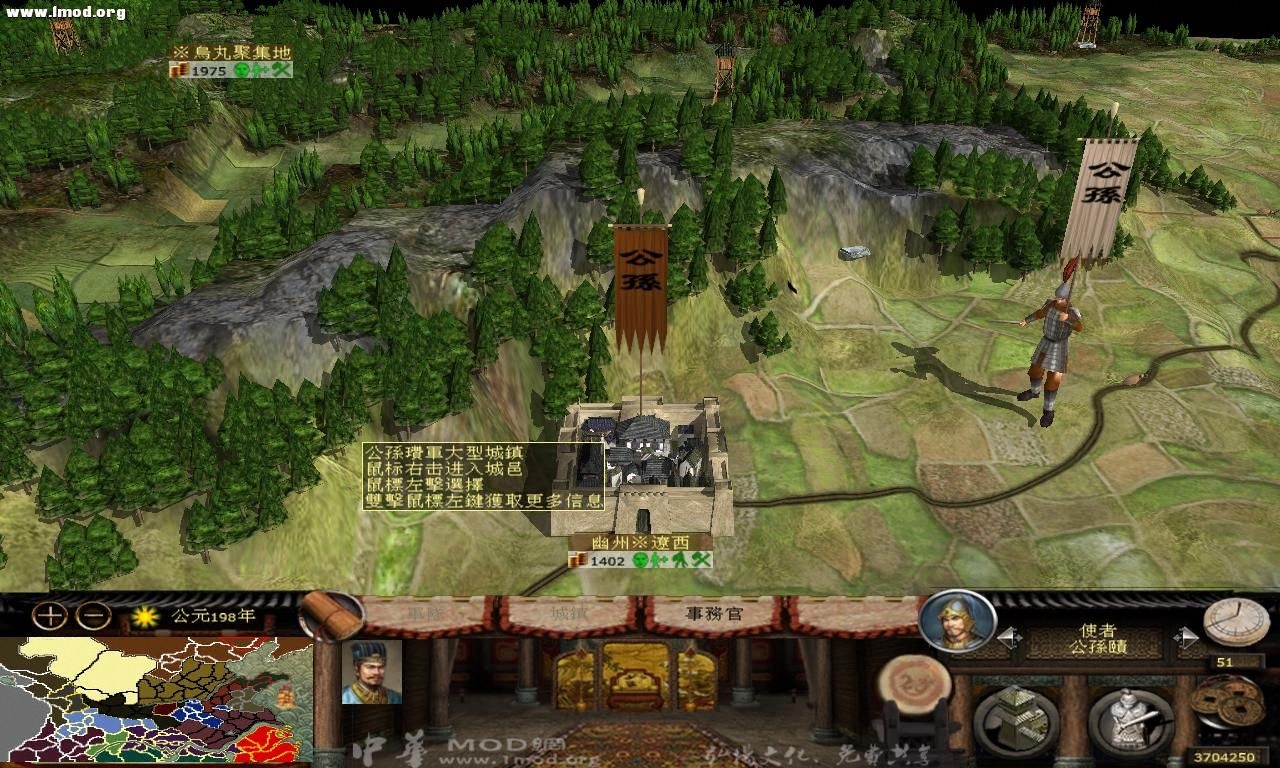Click the scroll icon beside the date
Screen dimensions: 1280x768
pos(333,614)
